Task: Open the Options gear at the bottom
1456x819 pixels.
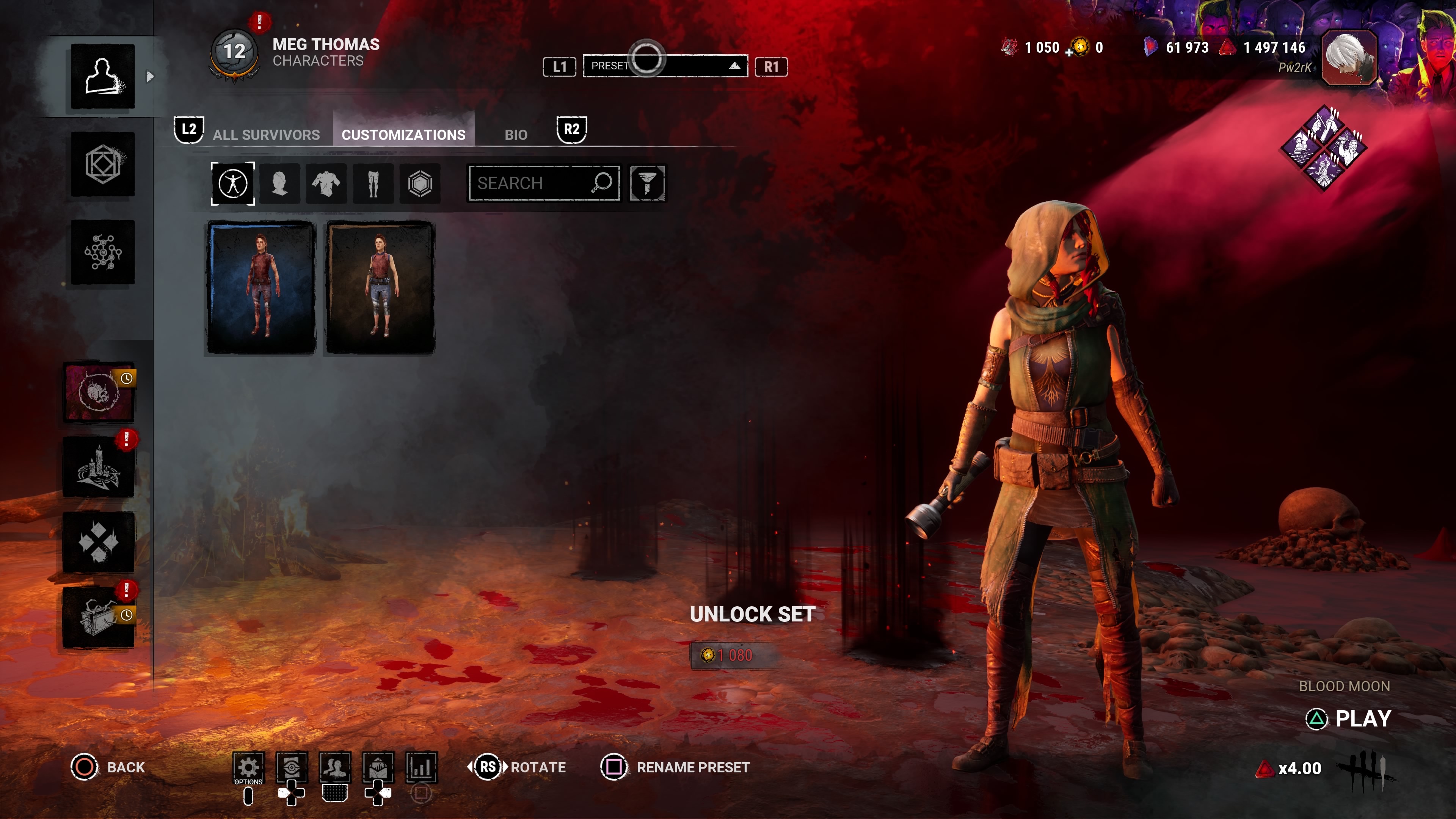Action: [x=248, y=767]
